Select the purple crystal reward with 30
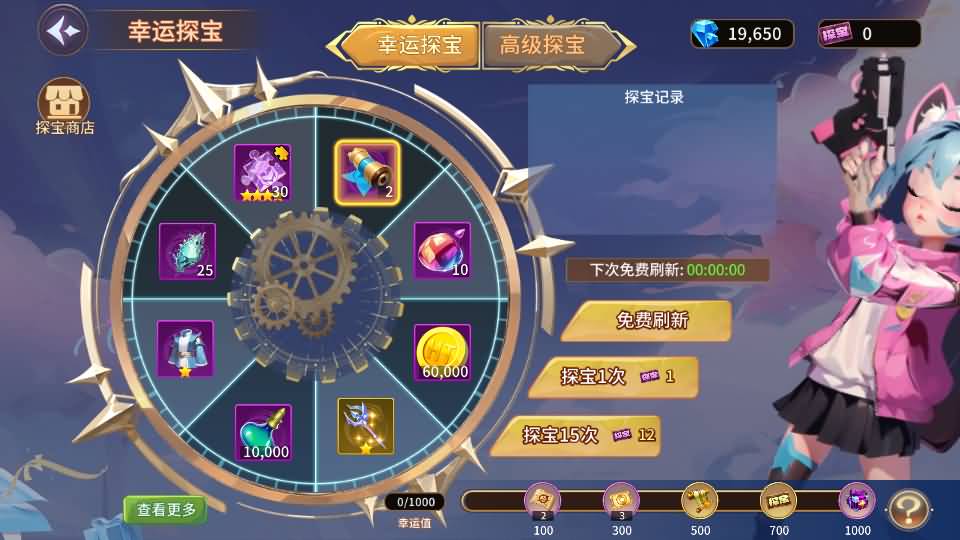Viewport: 960px width, 540px height. 263,173
